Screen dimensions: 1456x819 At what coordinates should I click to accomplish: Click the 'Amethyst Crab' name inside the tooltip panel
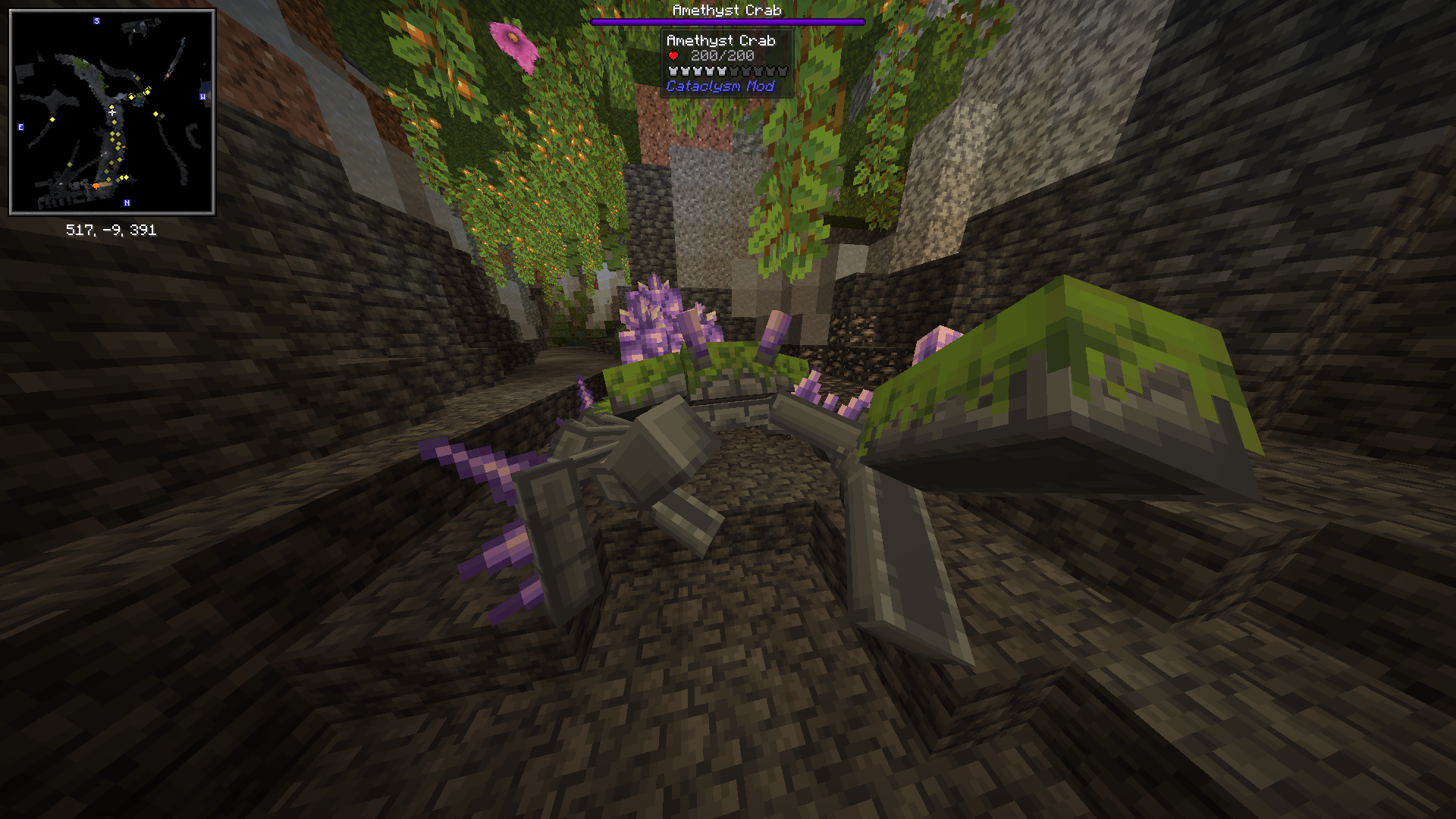click(x=722, y=42)
